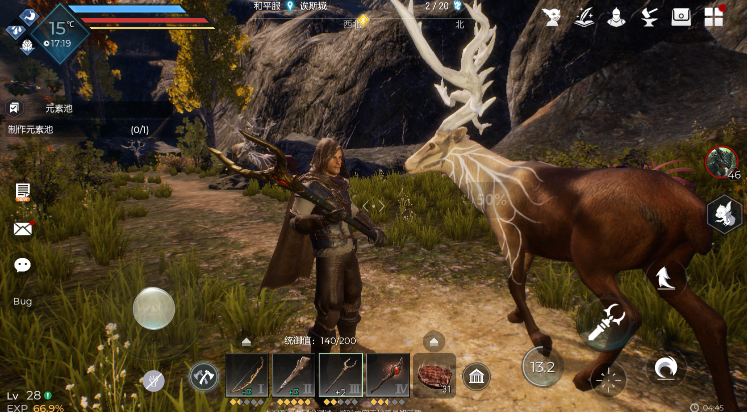Open the bag inventory icon

[681, 16]
